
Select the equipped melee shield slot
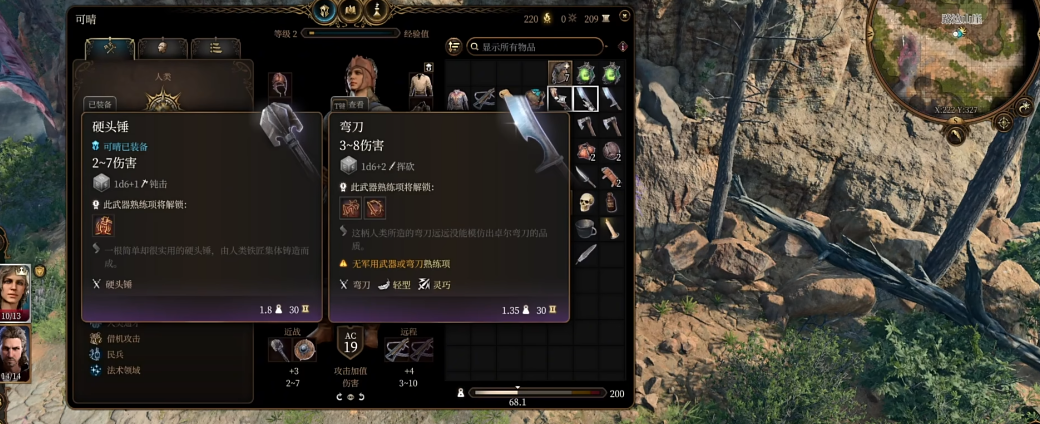pos(305,348)
